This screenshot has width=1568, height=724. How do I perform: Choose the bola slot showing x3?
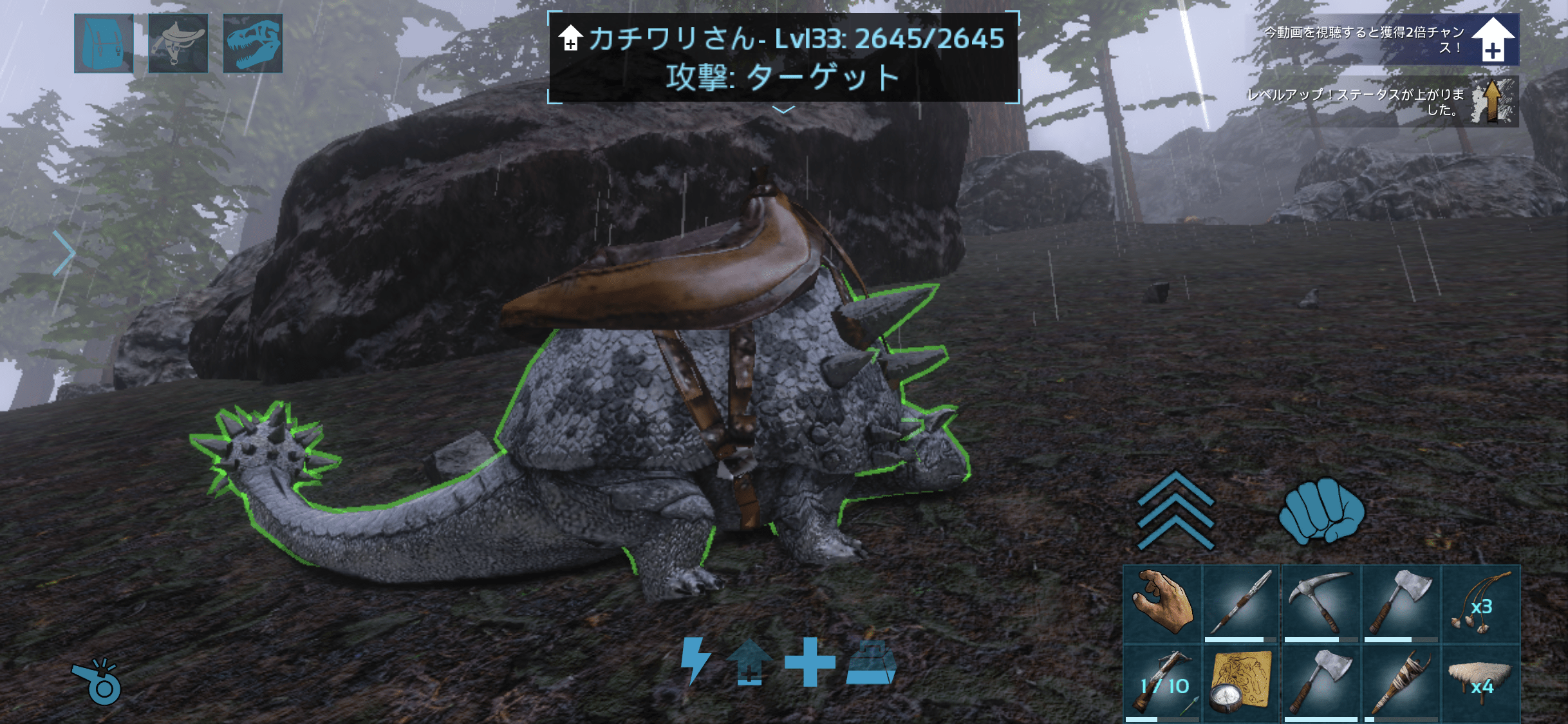coord(1480,604)
